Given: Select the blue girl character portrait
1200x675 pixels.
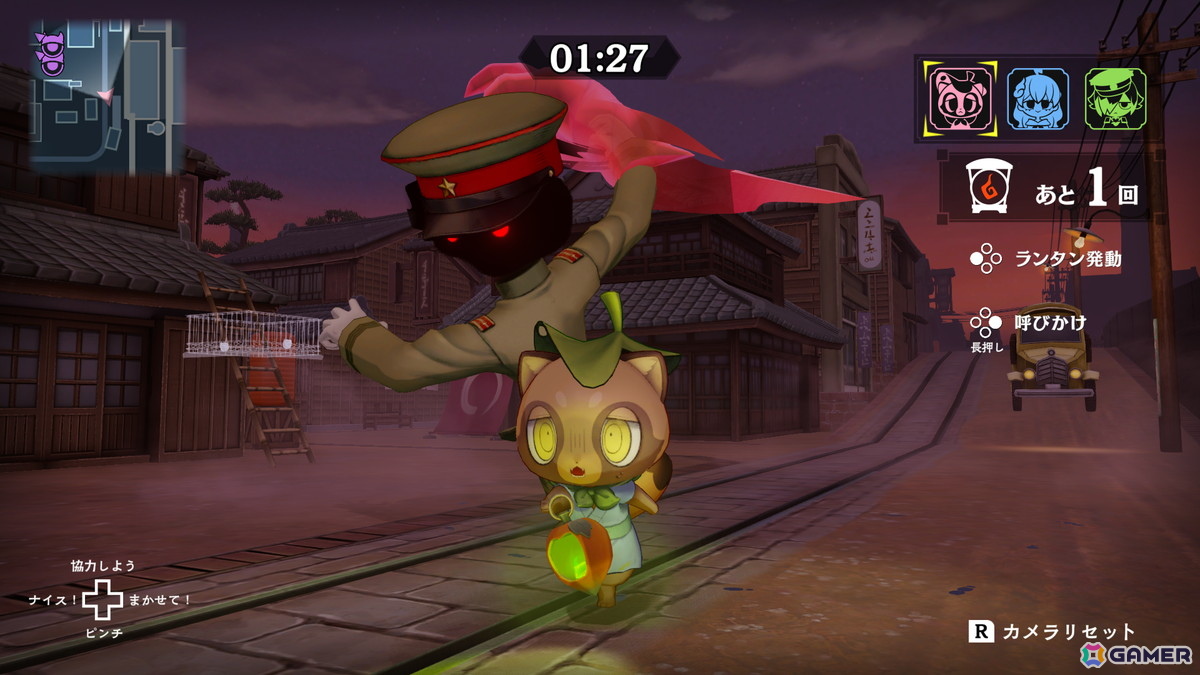Looking at the screenshot, I should pos(1037,98).
